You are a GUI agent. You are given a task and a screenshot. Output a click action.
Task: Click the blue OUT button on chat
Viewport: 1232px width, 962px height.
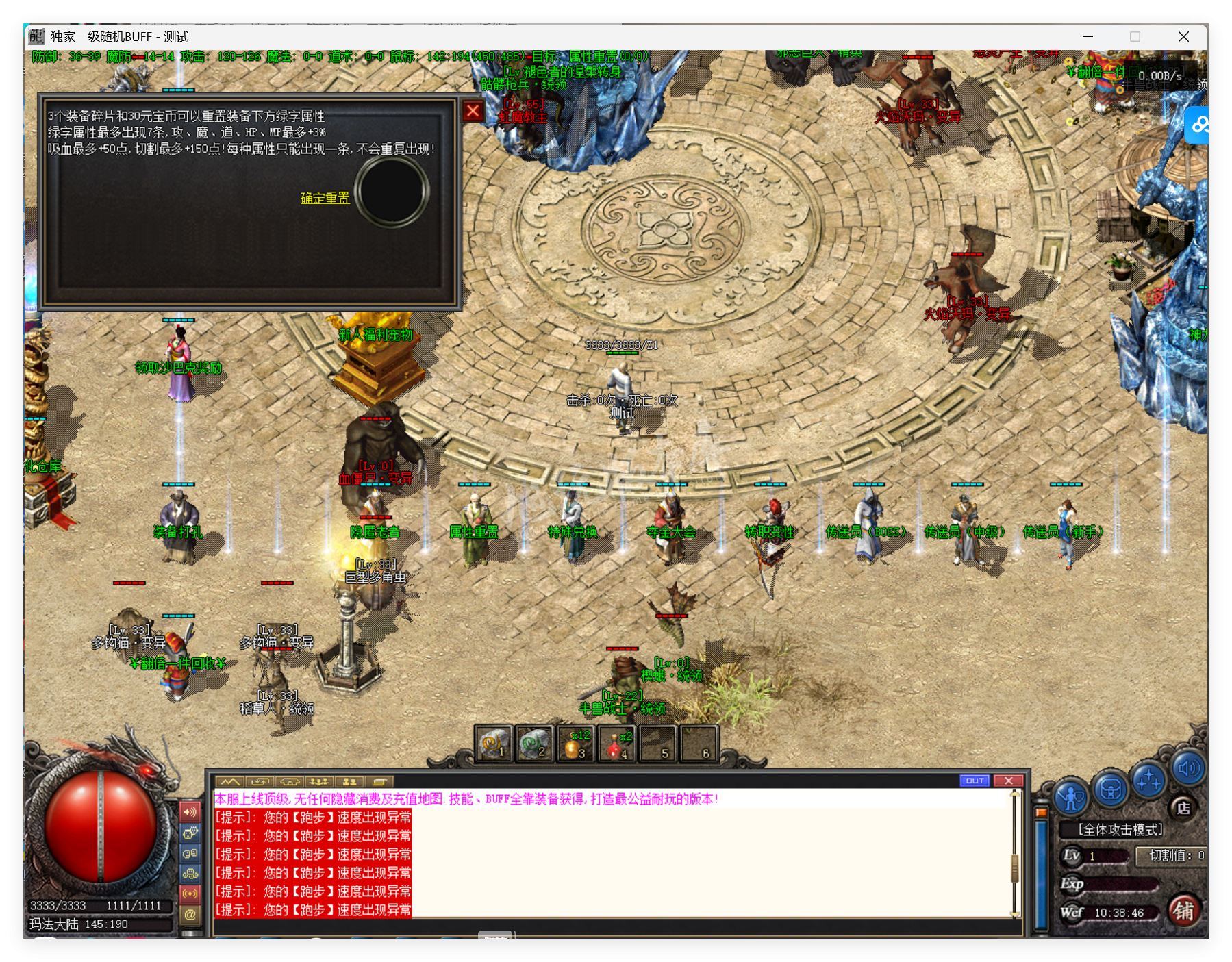coord(975,781)
